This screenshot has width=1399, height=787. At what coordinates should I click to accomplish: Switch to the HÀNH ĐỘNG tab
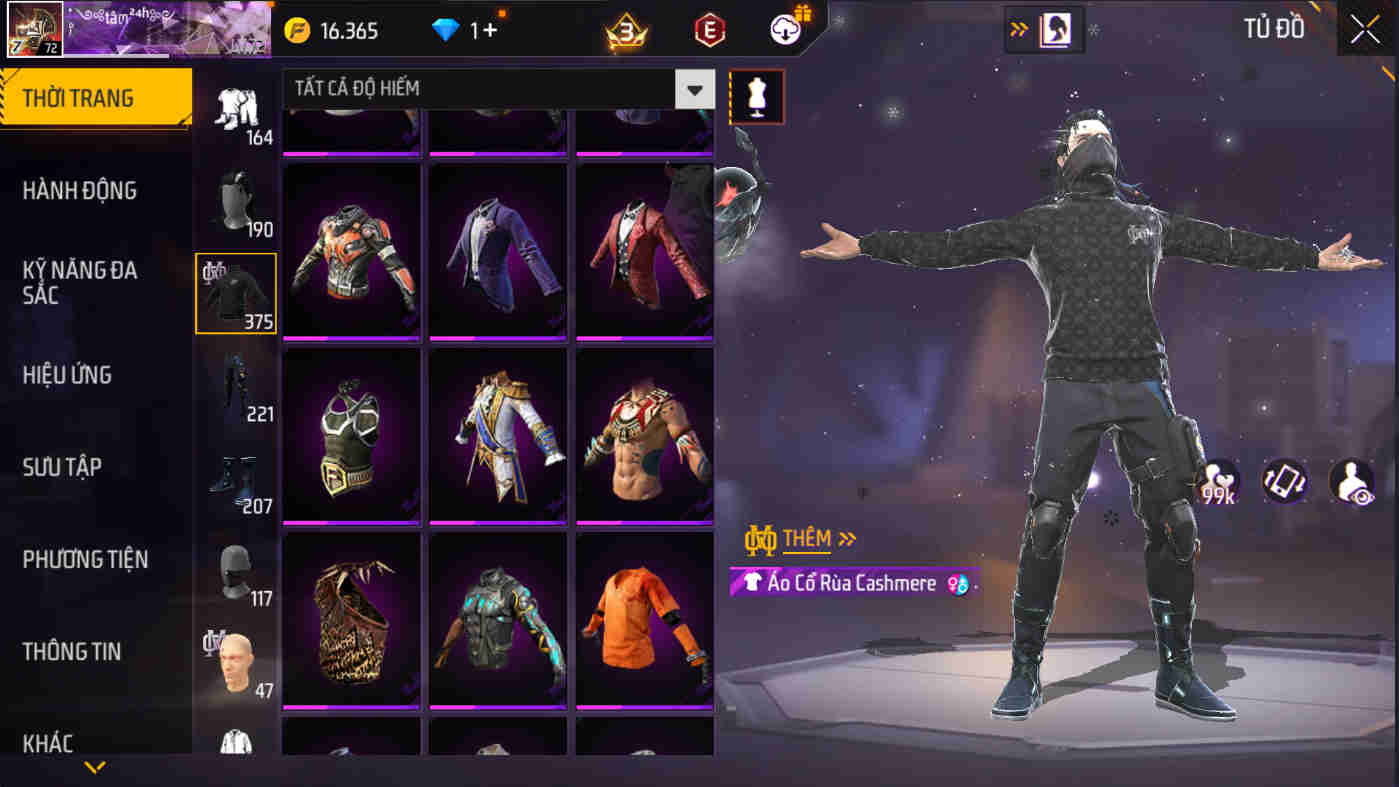80,190
